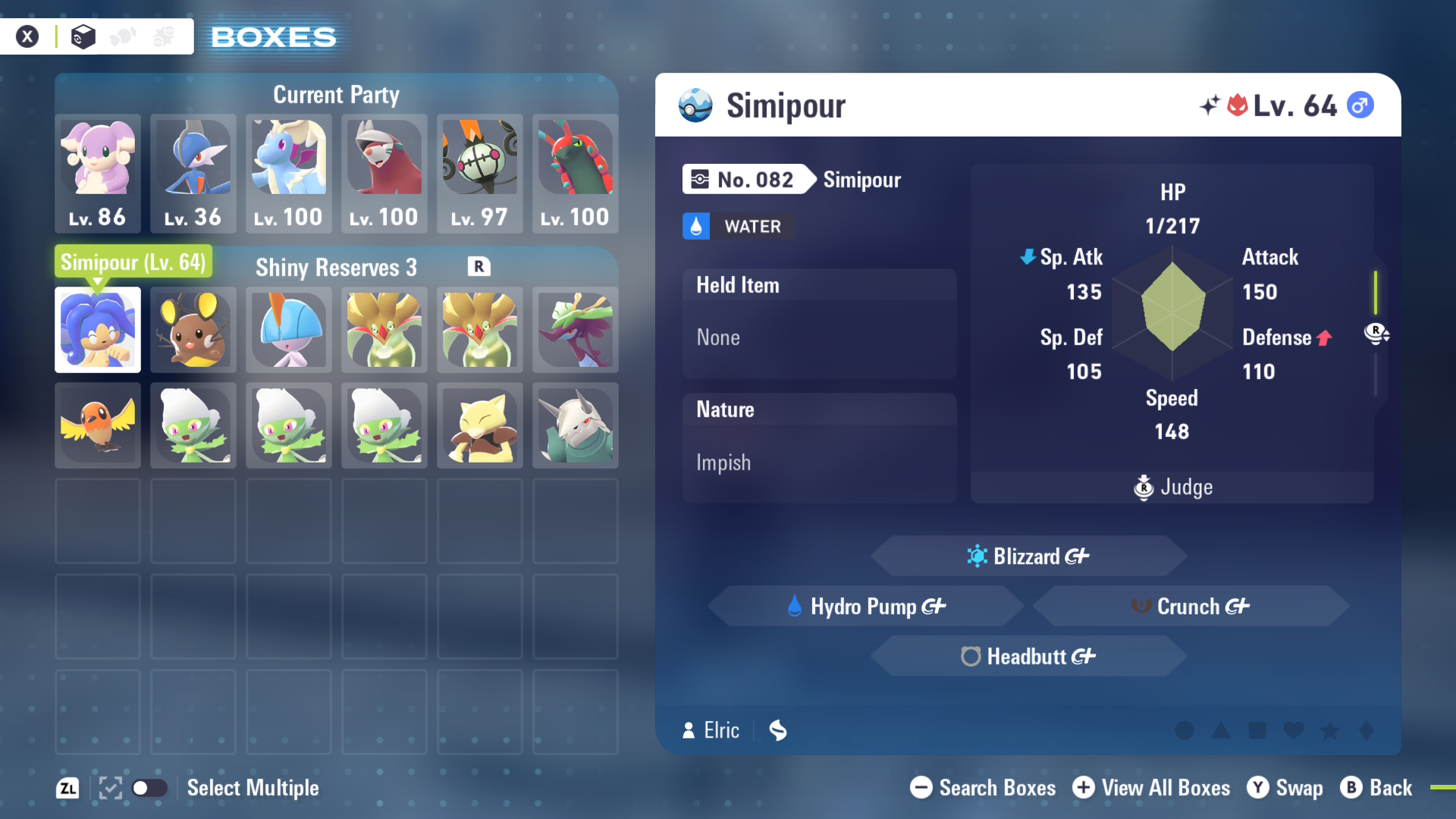Open the Judge stats view

1172,487
